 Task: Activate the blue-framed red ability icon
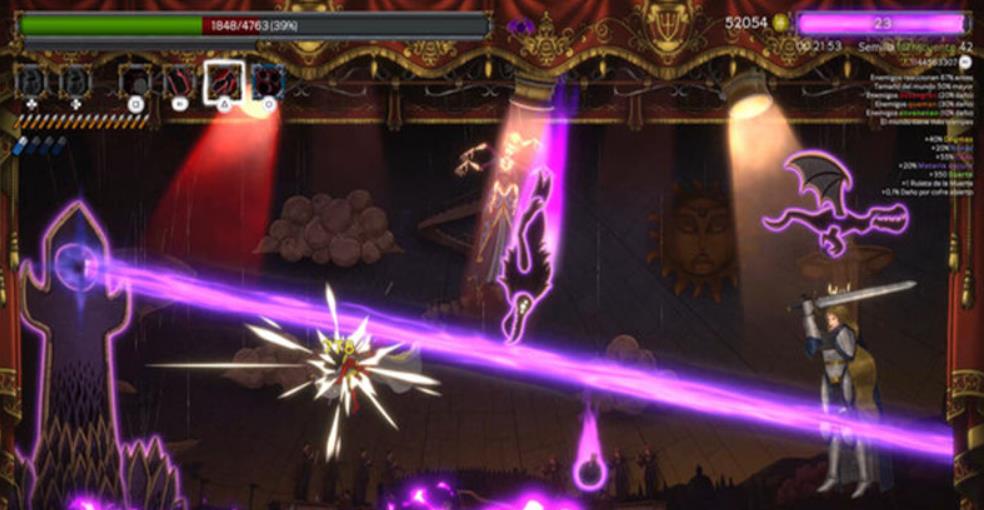coord(268,81)
